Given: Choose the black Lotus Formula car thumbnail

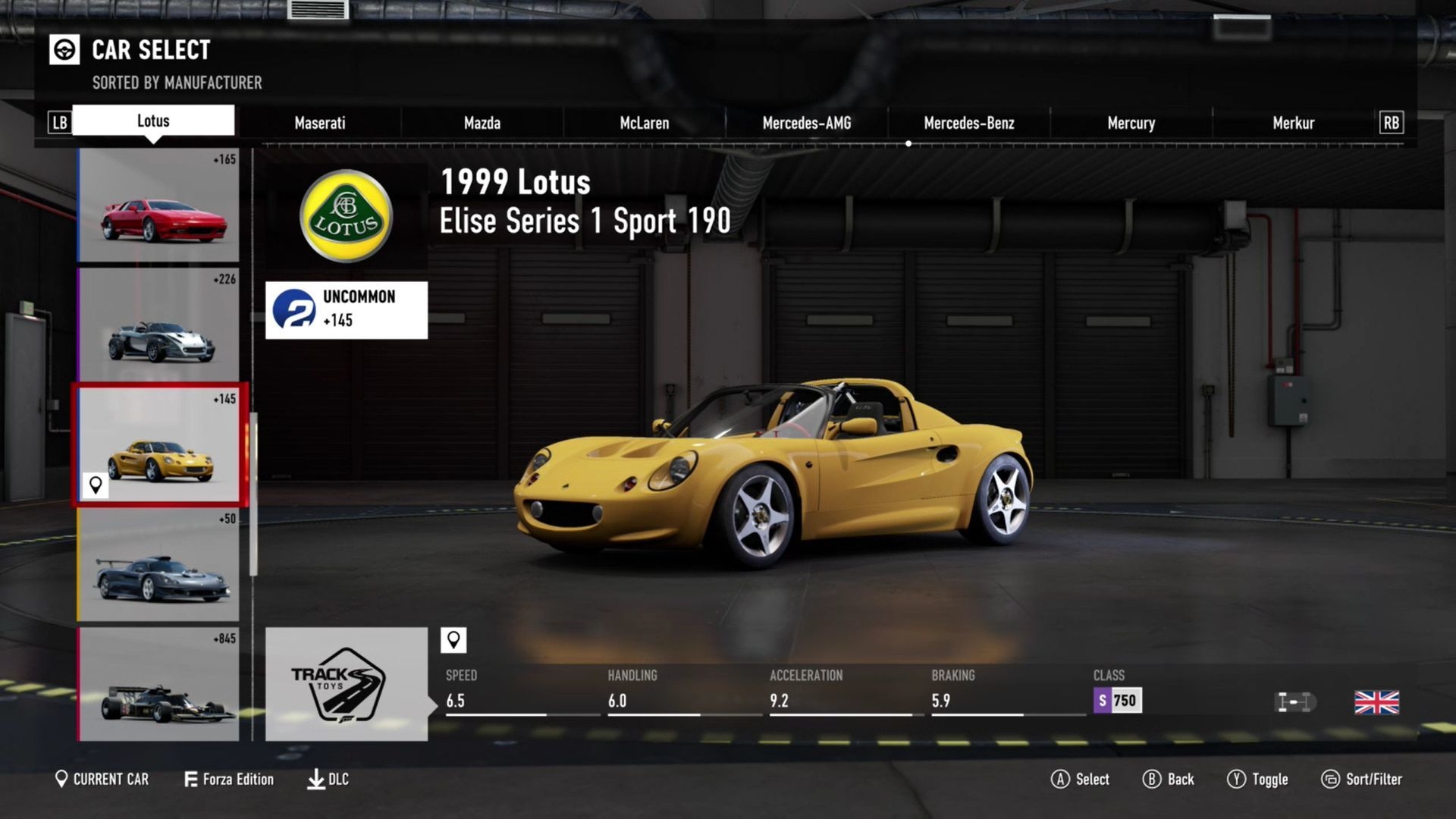Looking at the screenshot, I should [x=158, y=685].
